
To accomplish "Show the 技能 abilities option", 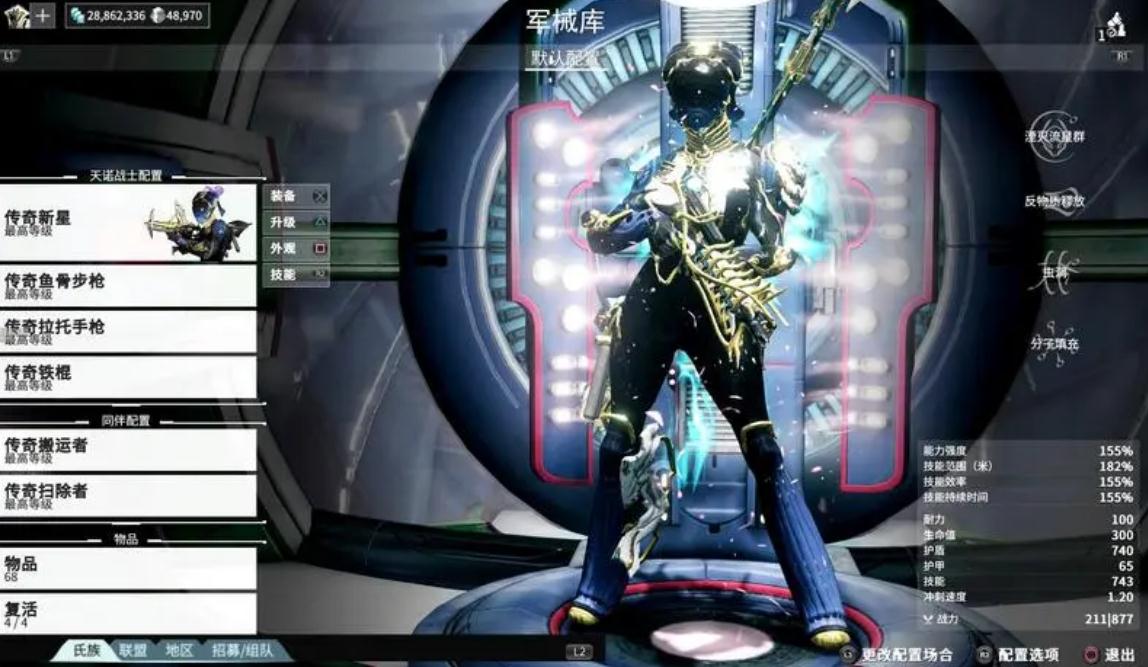I will (296, 274).
